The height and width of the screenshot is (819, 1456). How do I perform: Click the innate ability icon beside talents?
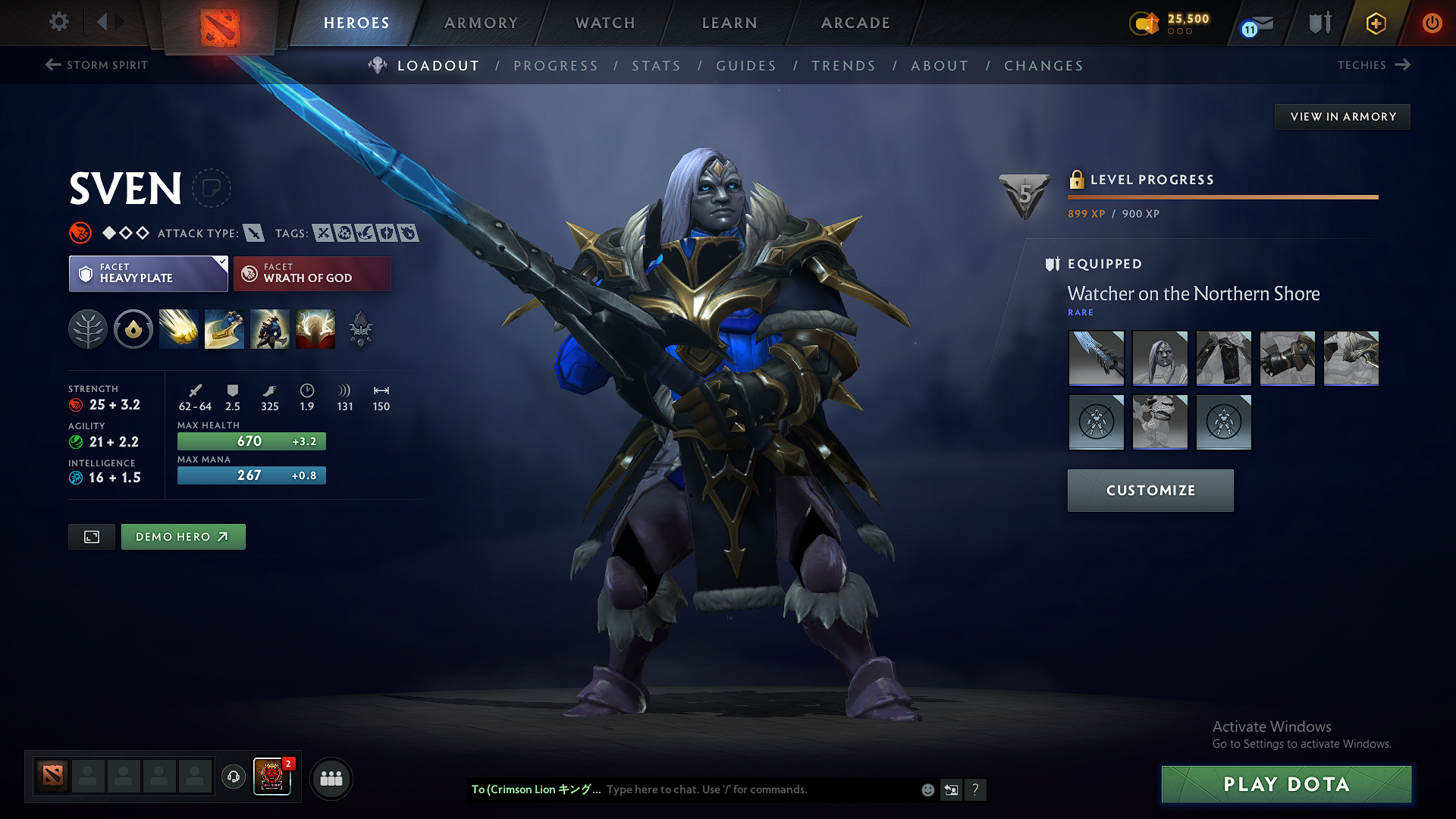[x=133, y=328]
